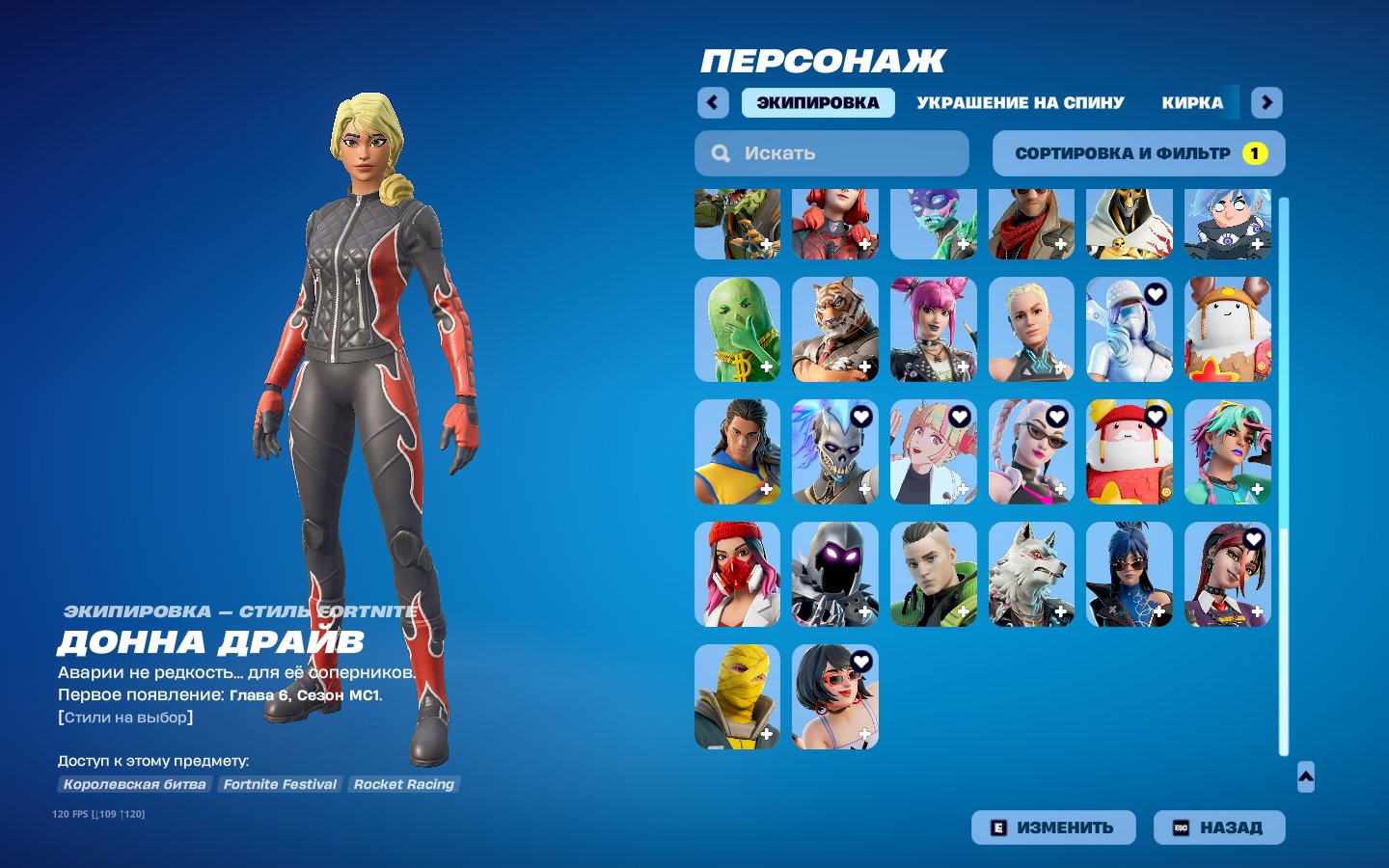The image size is (1389, 868).
Task: Click the plus badge on the tiger skin
Action: tap(864, 367)
